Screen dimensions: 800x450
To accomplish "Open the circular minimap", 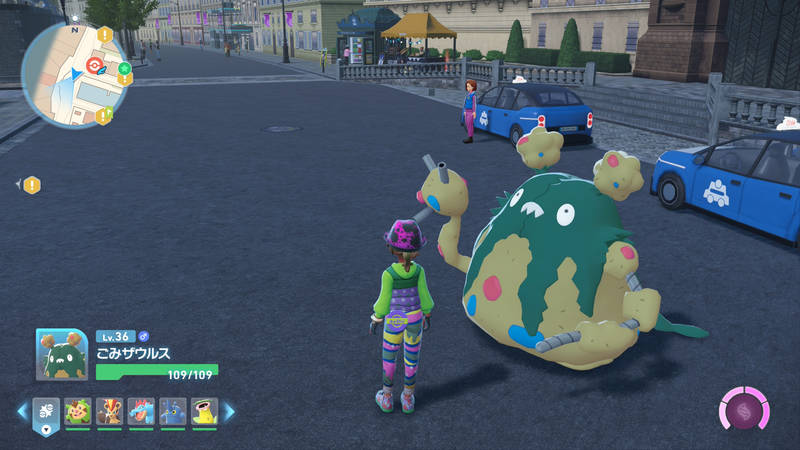I will pos(74,74).
